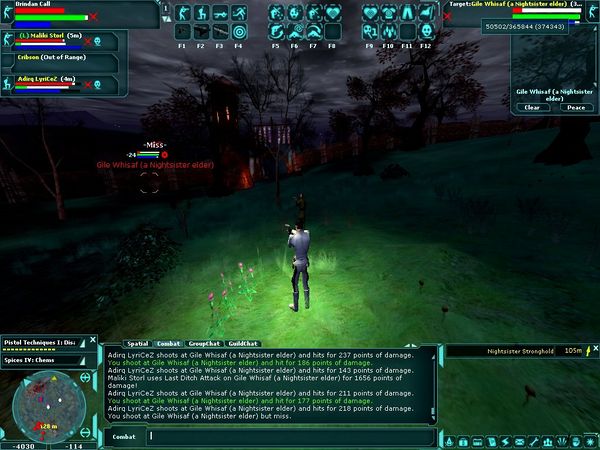Select the GuildChat tab
This screenshot has width=600, height=450.
point(241,344)
